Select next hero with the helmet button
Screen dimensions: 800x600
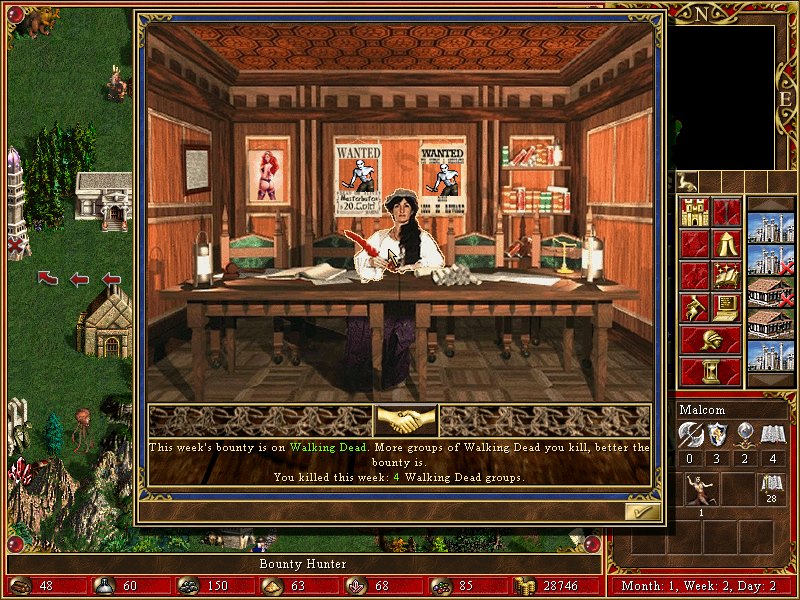tap(710, 339)
